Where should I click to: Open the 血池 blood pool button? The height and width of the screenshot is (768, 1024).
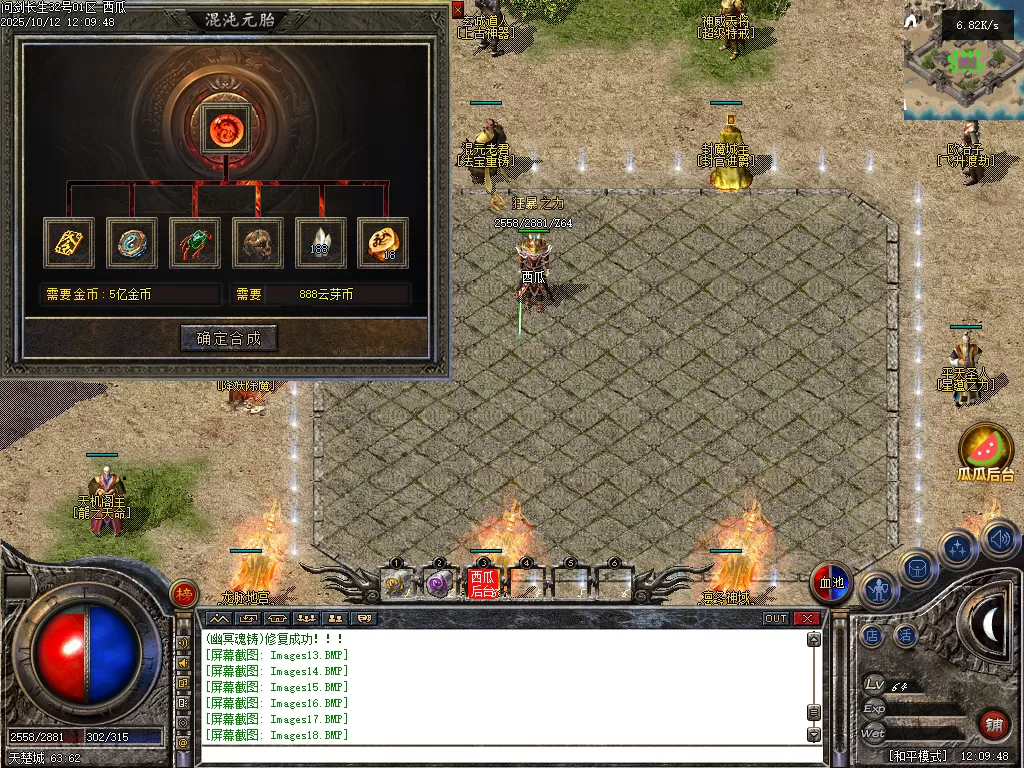pyautogui.click(x=832, y=583)
